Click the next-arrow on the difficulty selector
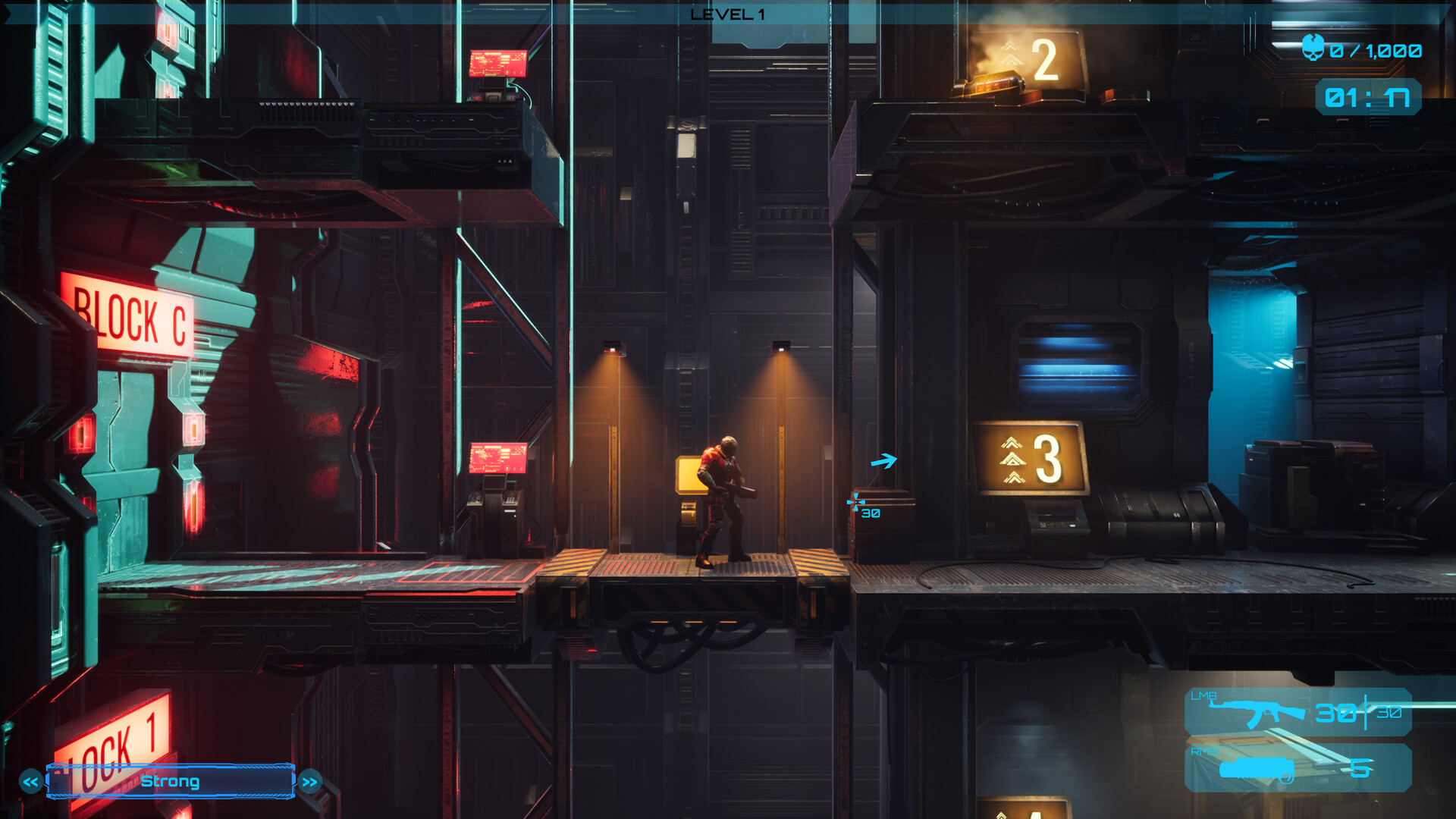This screenshot has width=1456, height=819. pyautogui.click(x=309, y=781)
